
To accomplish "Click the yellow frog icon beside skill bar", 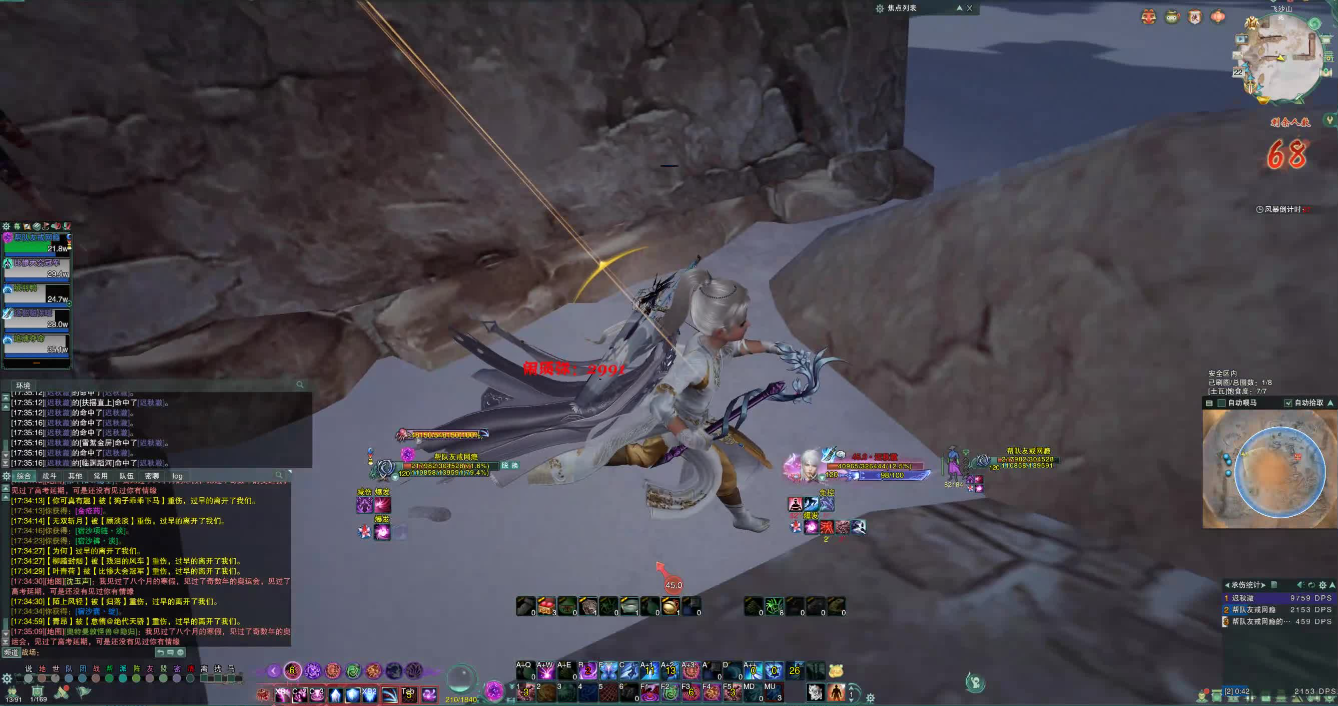I will [x=836, y=671].
